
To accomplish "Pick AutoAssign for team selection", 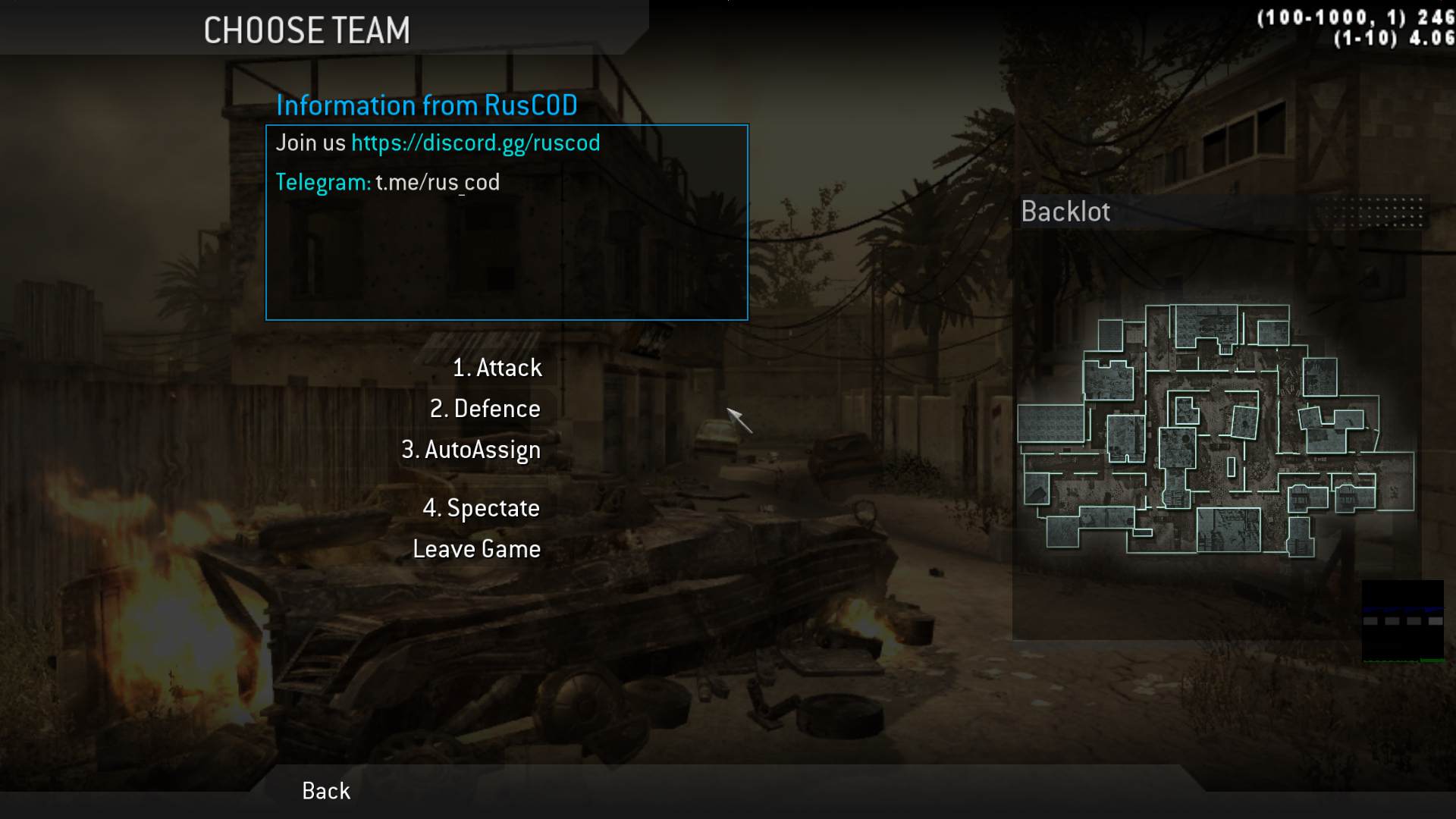I will click(x=471, y=450).
